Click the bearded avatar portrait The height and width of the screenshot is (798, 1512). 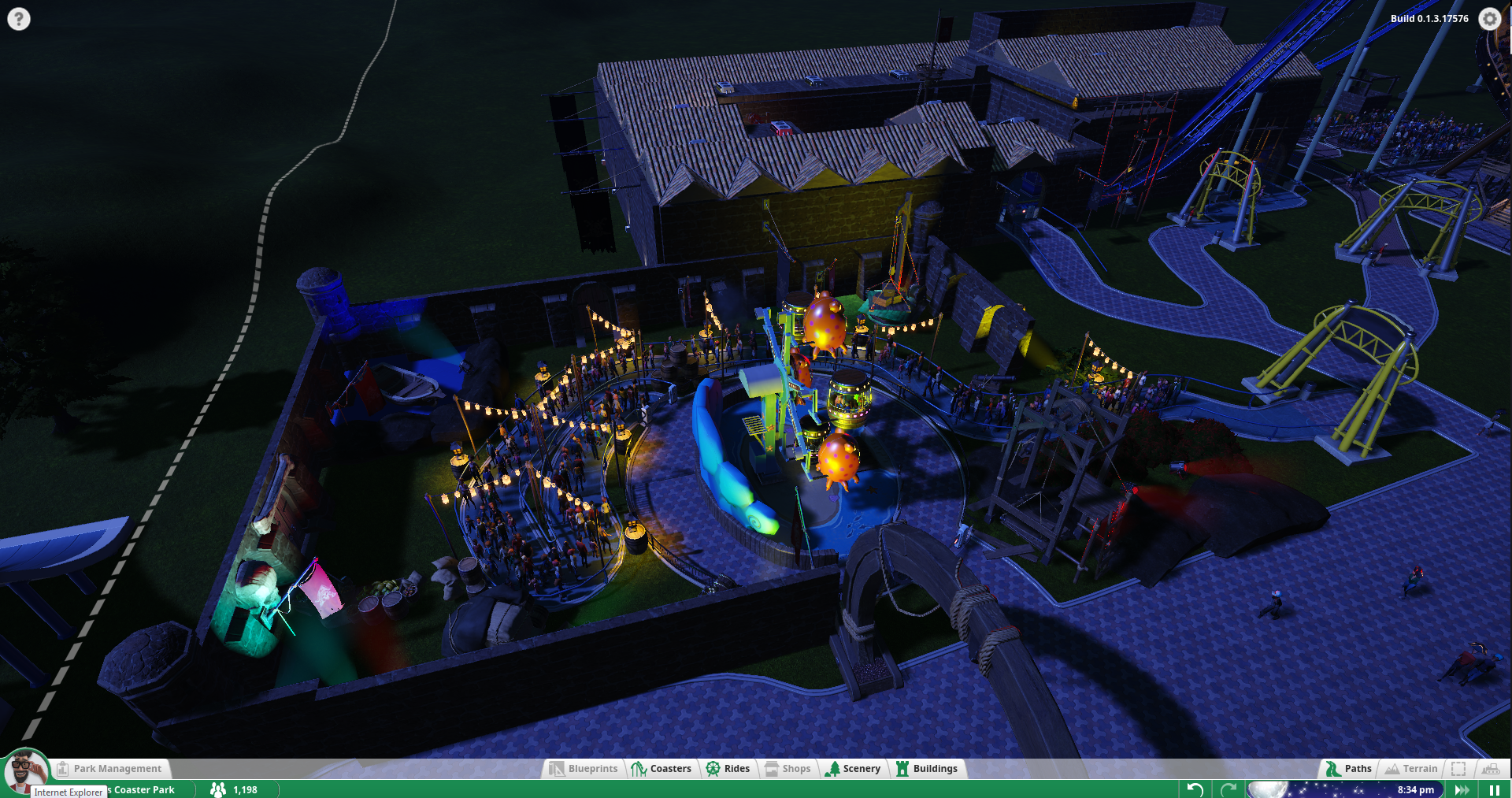coord(26,771)
